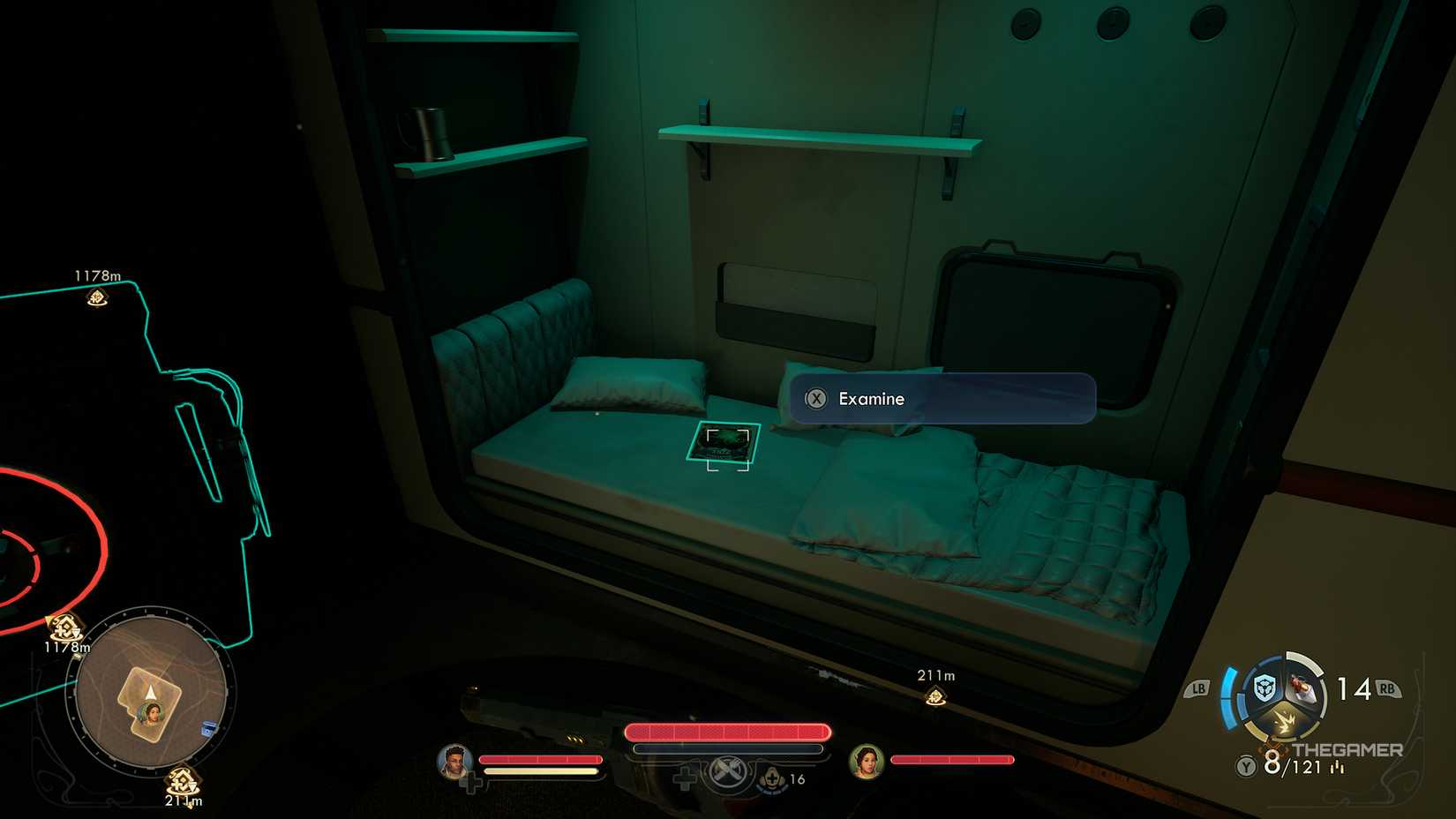
Task: Click the X button icon inside the Examine prompt
Action: coord(816,399)
